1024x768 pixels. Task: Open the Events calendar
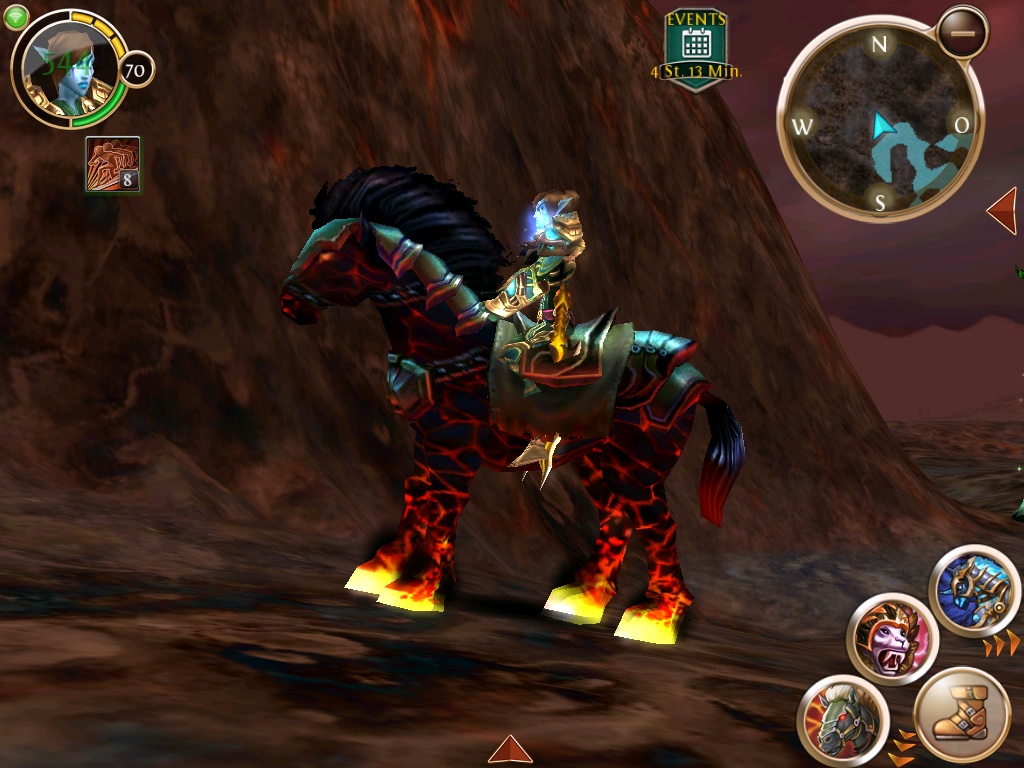tap(696, 49)
